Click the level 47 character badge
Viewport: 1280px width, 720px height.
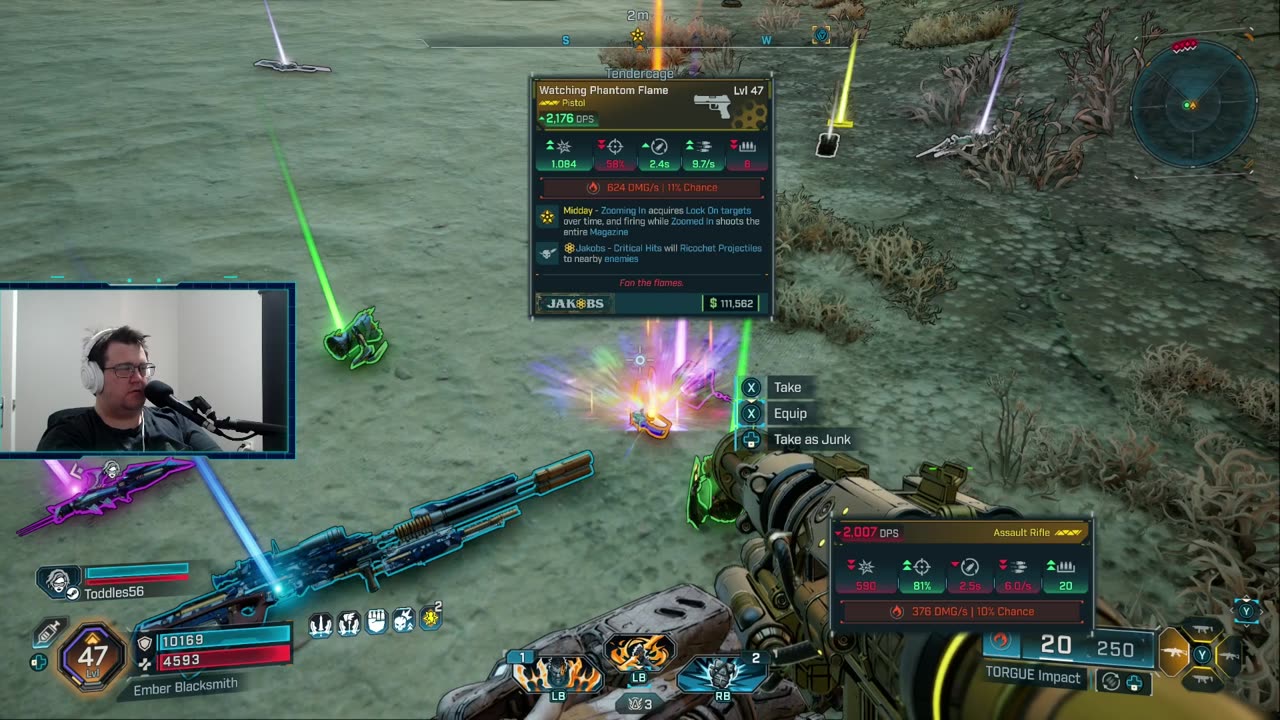(x=92, y=657)
